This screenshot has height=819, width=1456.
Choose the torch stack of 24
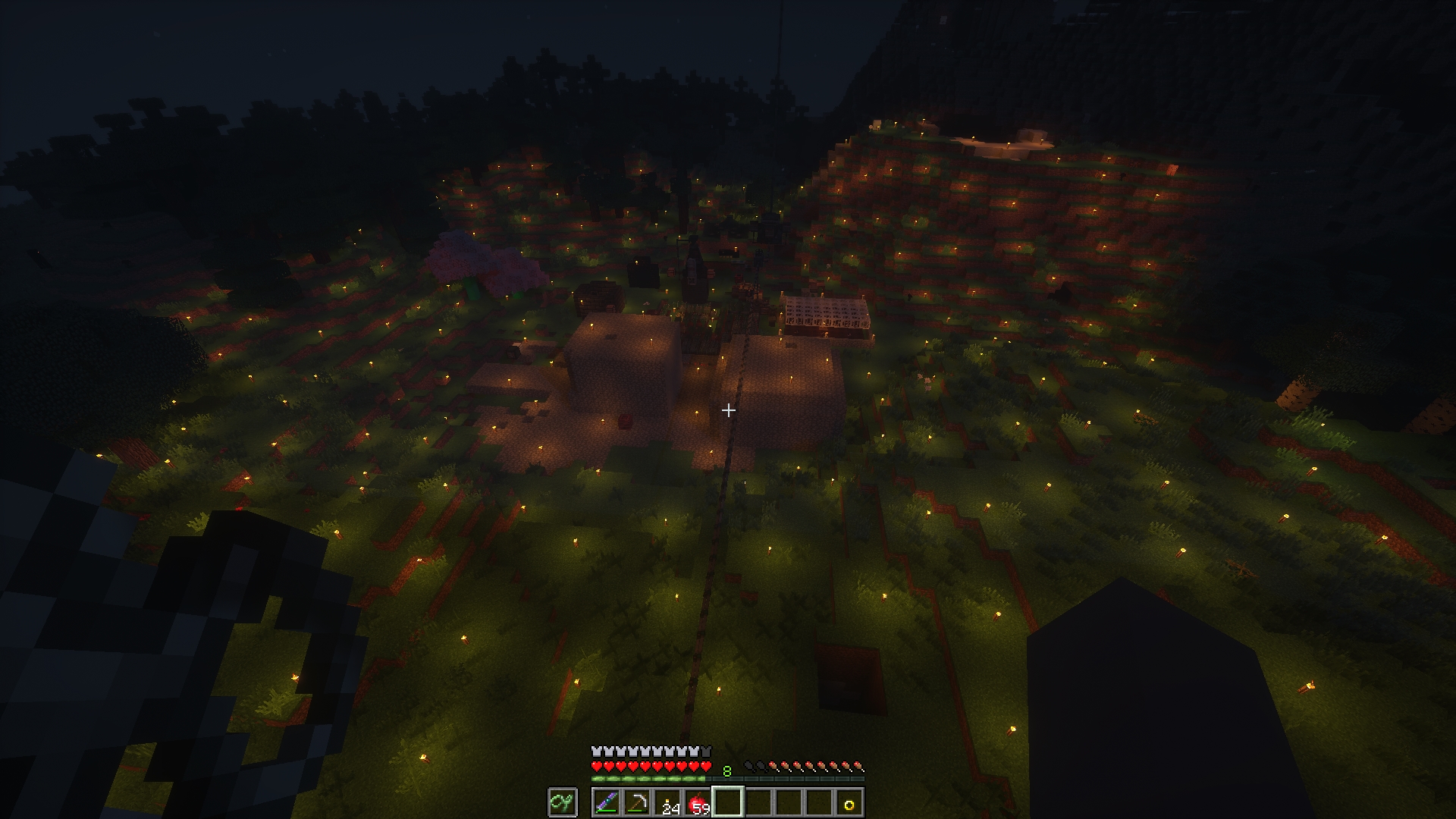[x=667, y=803]
